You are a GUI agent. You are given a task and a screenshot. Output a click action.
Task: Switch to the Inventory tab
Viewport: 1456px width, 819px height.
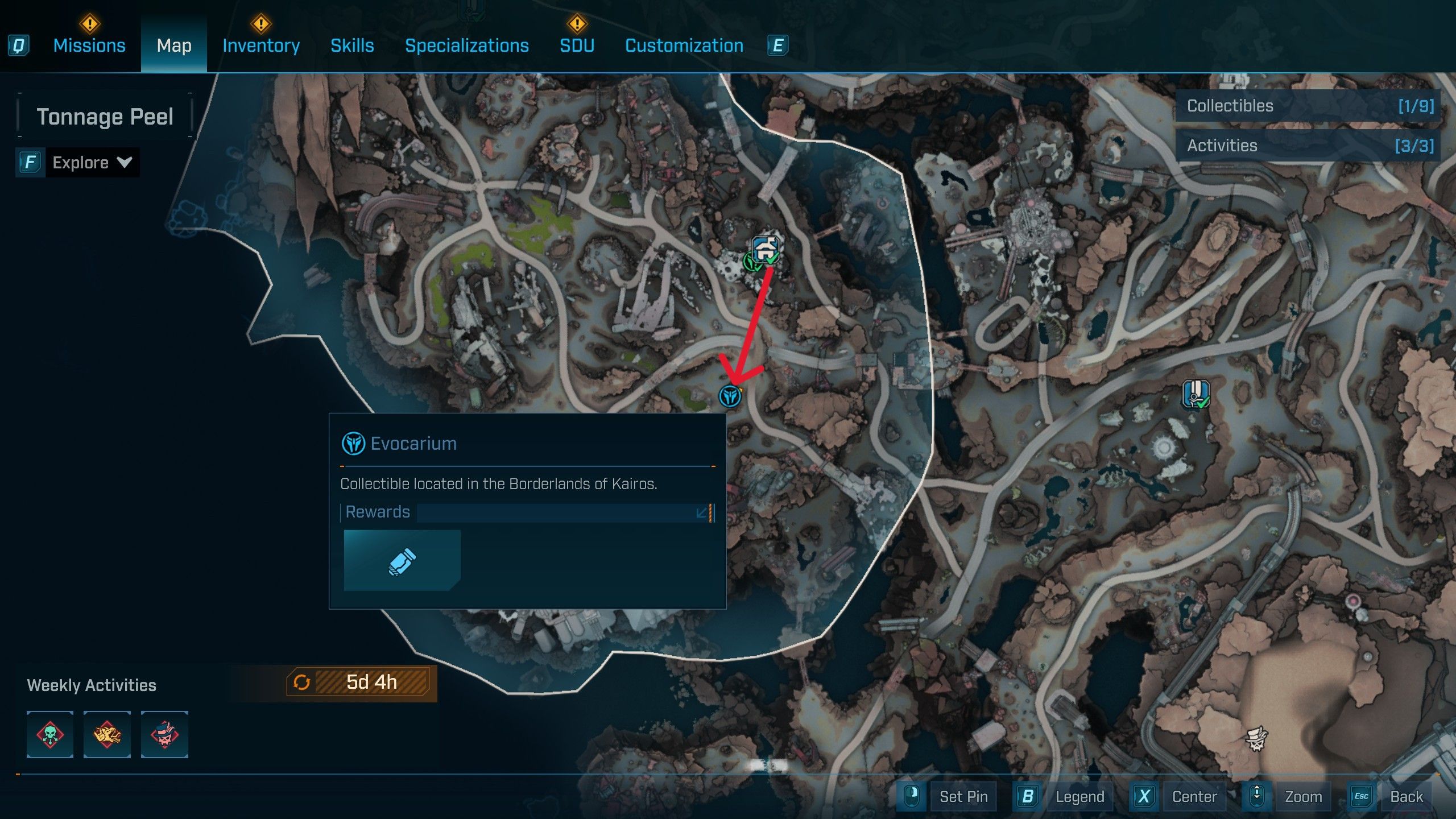pyautogui.click(x=261, y=45)
